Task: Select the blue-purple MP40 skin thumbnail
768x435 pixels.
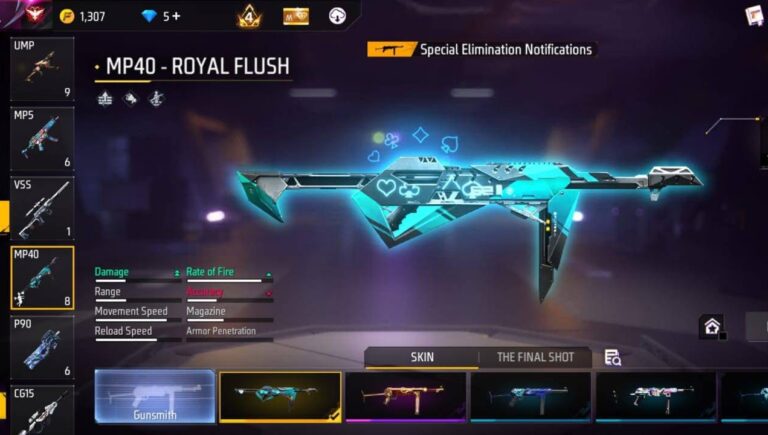Action: [x=530, y=396]
